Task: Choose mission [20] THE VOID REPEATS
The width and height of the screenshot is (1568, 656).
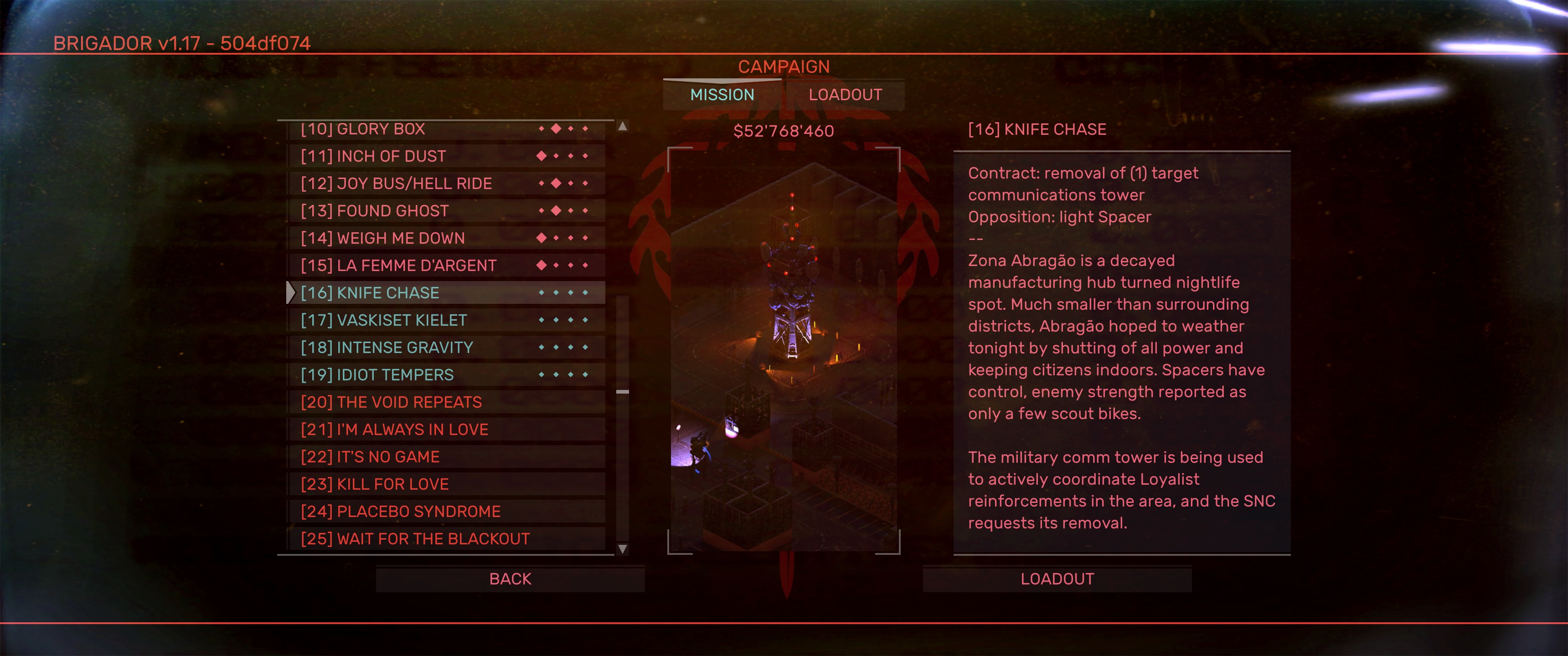Action: point(446,402)
